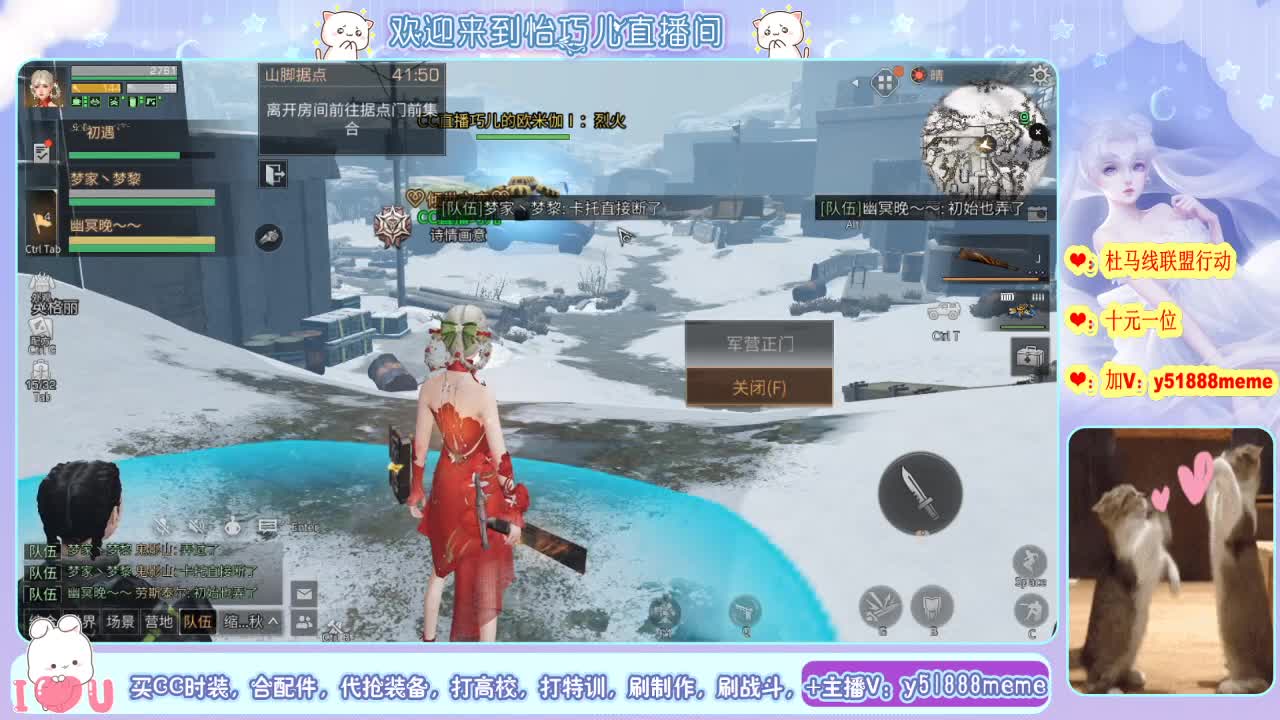Click the bandage heal icon labeled B

click(933, 607)
